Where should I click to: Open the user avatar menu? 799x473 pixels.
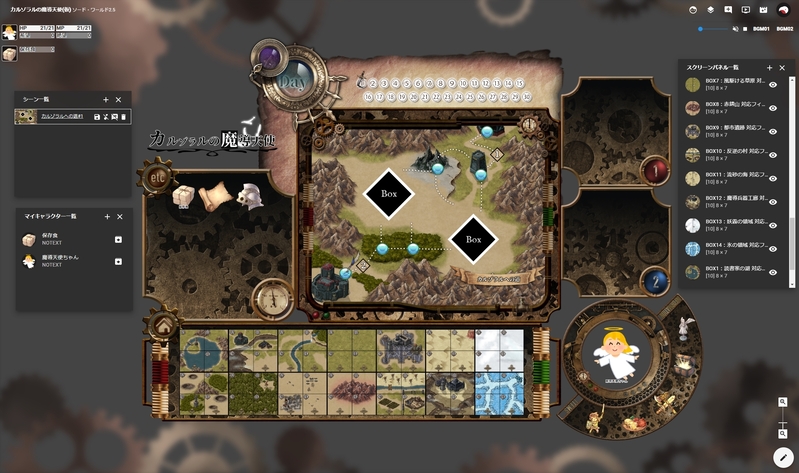pos(782,9)
